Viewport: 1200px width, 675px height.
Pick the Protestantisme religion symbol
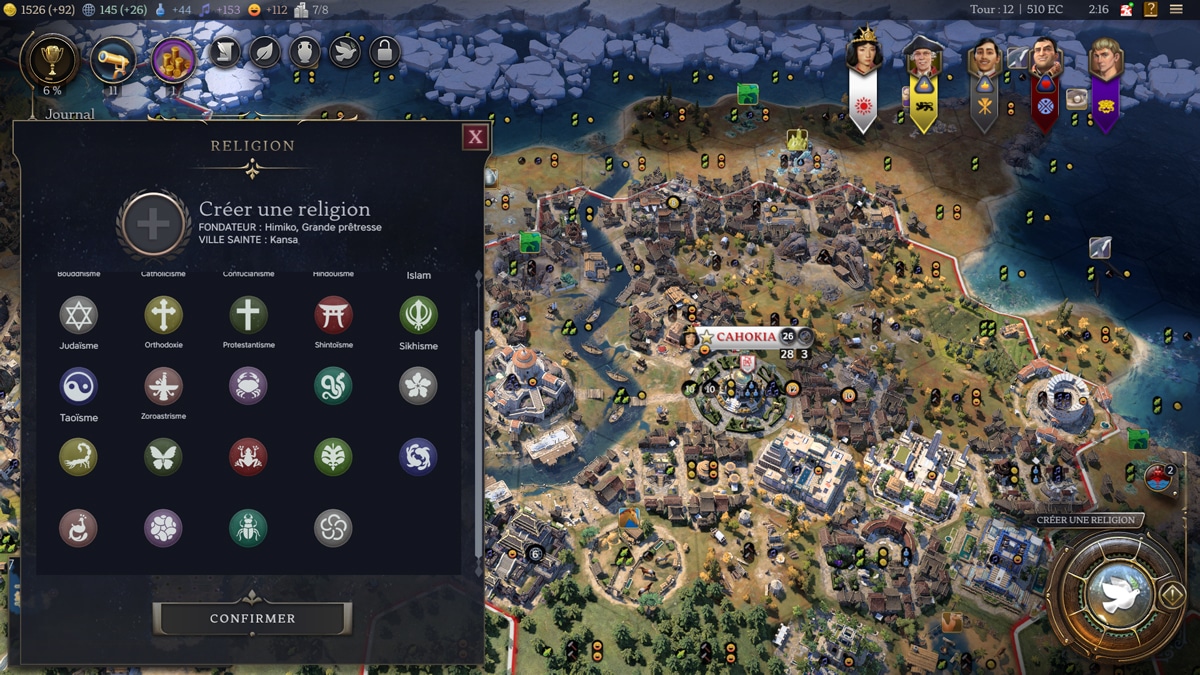[x=248, y=315]
